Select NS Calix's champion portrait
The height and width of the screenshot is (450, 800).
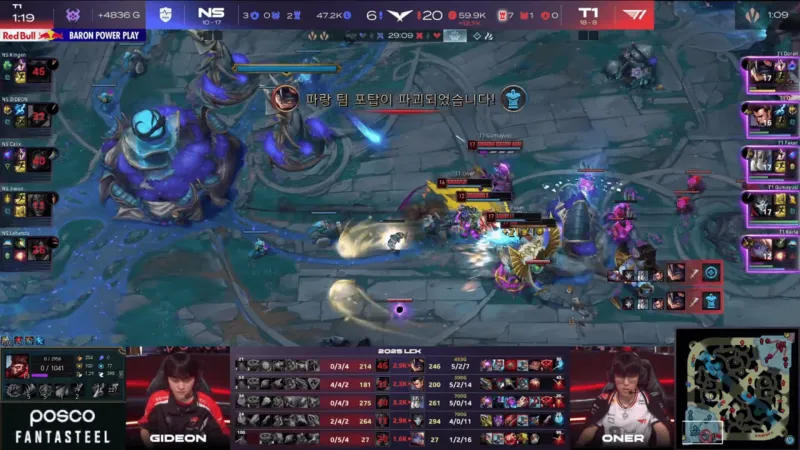(39, 160)
